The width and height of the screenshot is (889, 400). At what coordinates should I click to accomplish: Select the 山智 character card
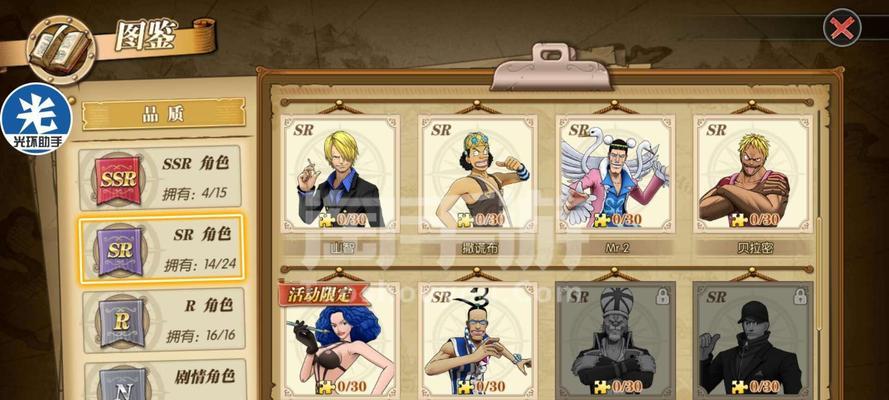point(340,173)
